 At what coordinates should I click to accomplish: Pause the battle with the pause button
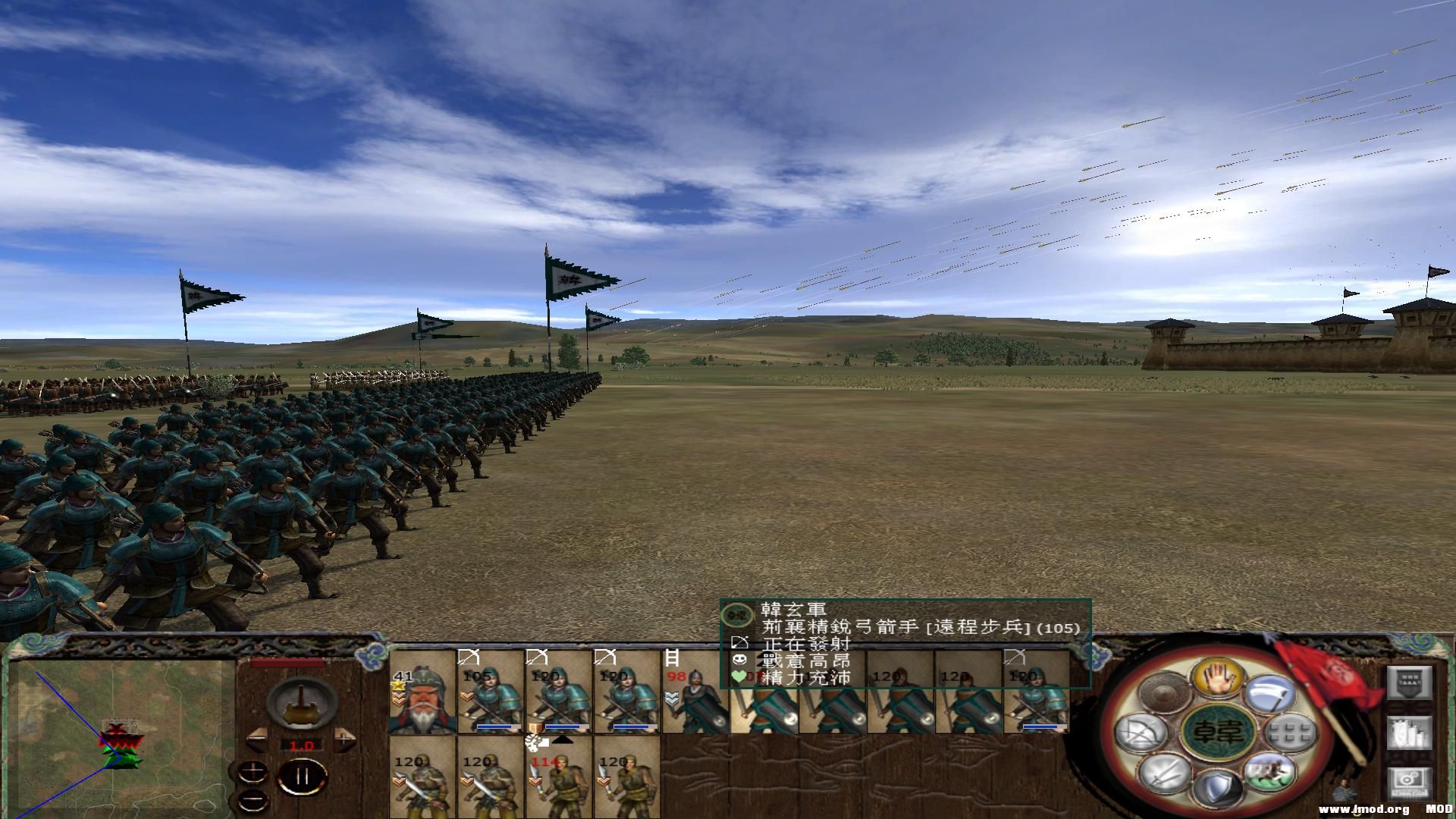(x=302, y=775)
